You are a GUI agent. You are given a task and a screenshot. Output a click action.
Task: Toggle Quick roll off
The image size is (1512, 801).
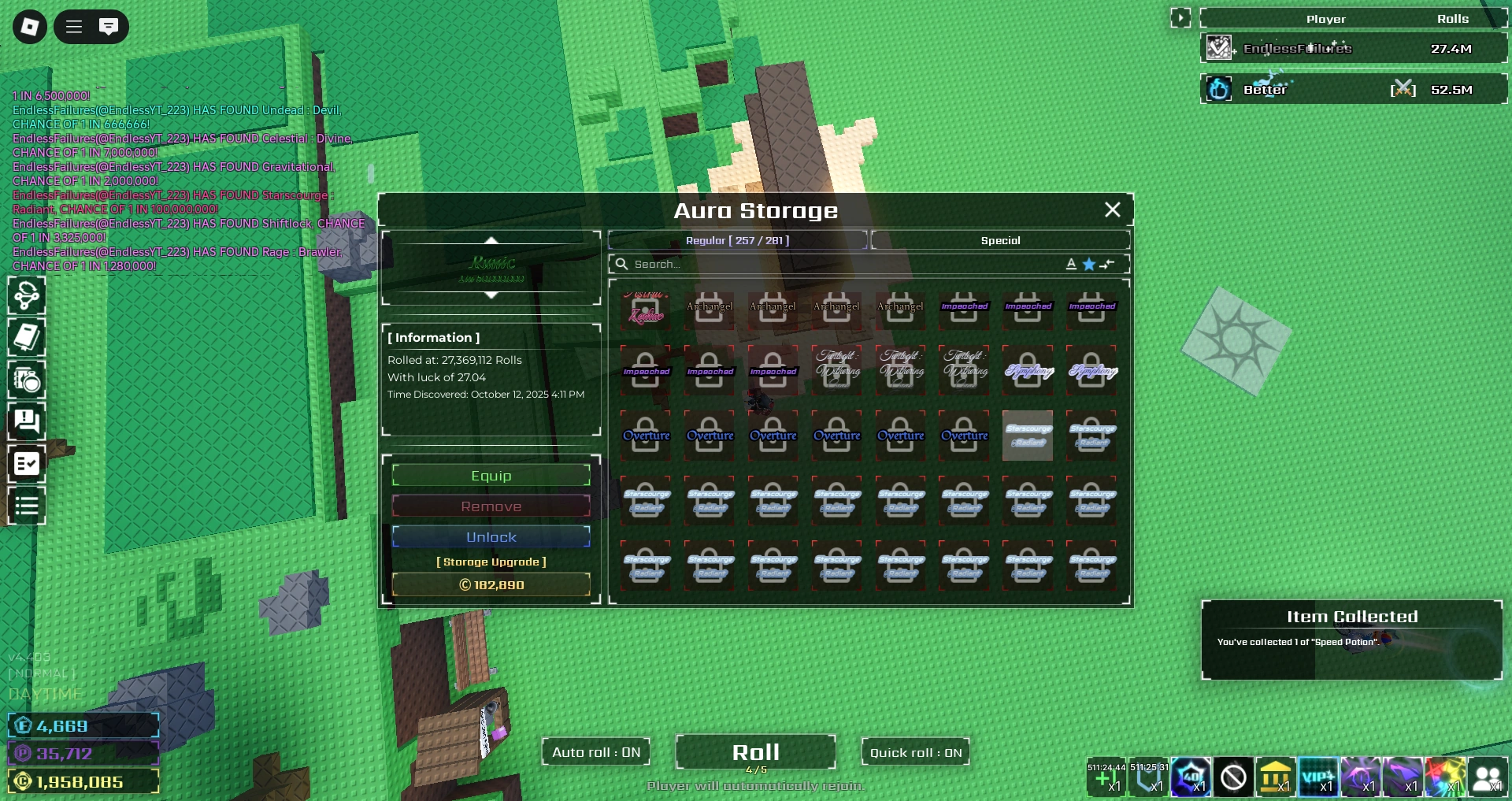coord(915,752)
